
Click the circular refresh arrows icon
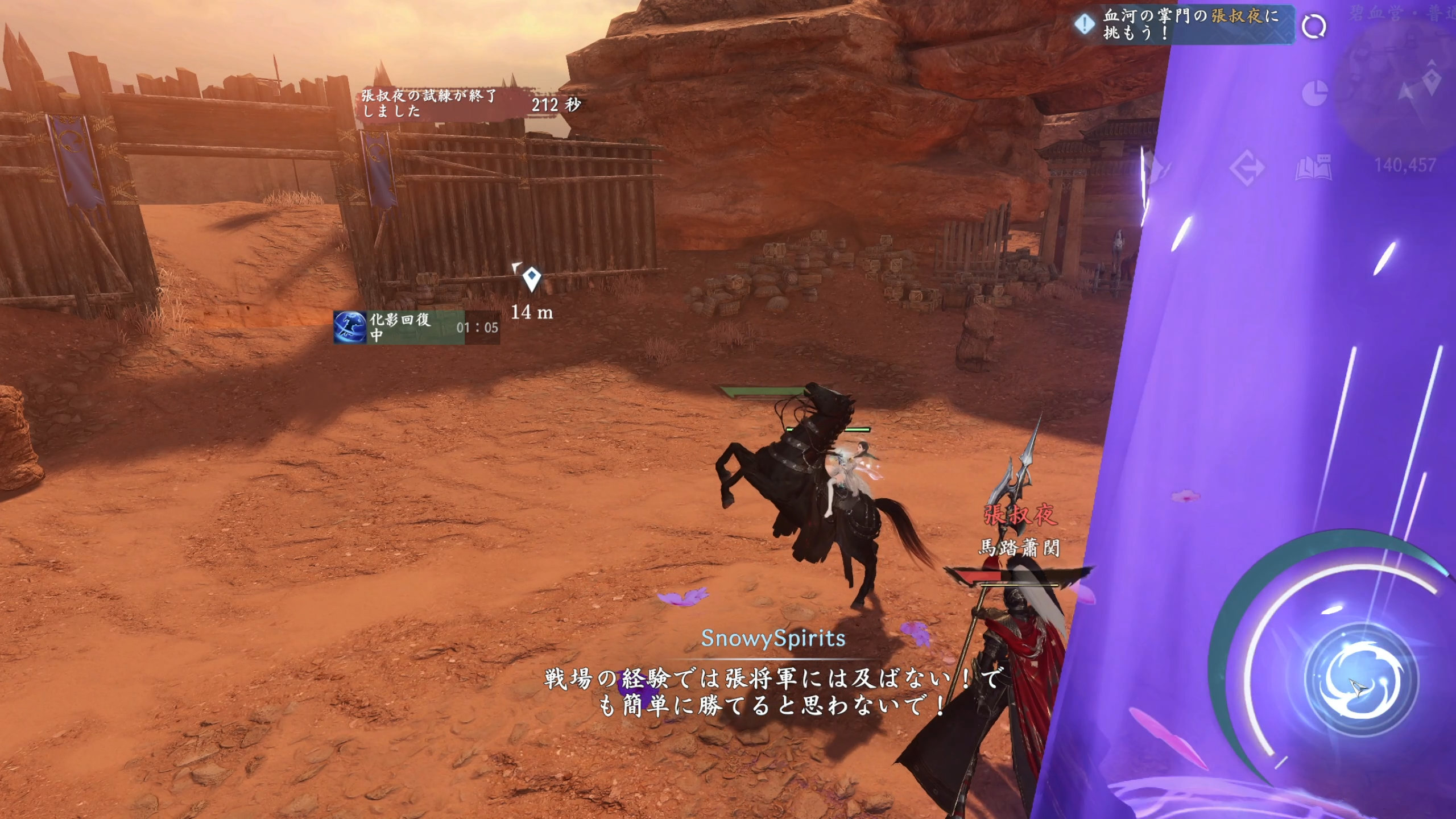tap(1313, 26)
